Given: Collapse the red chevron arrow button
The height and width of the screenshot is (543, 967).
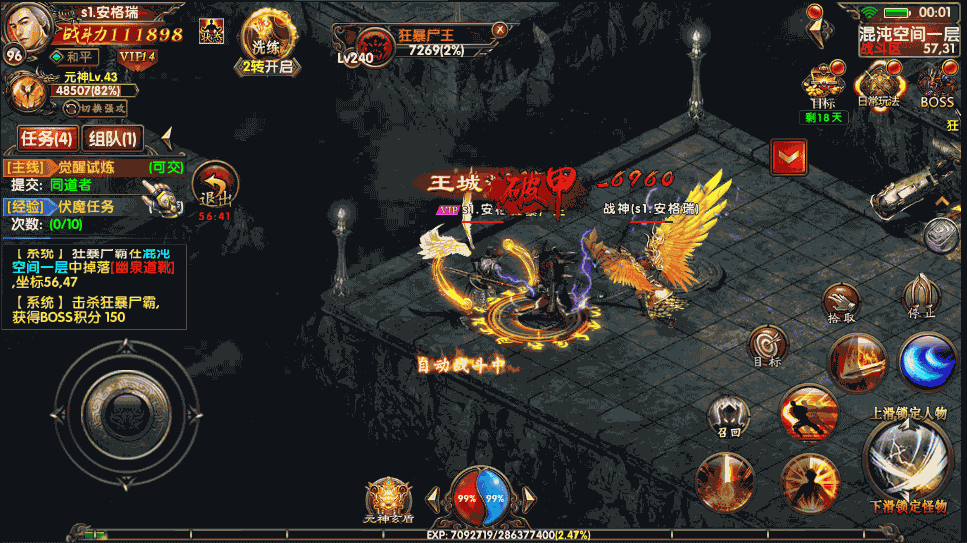Looking at the screenshot, I should (x=789, y=156).
